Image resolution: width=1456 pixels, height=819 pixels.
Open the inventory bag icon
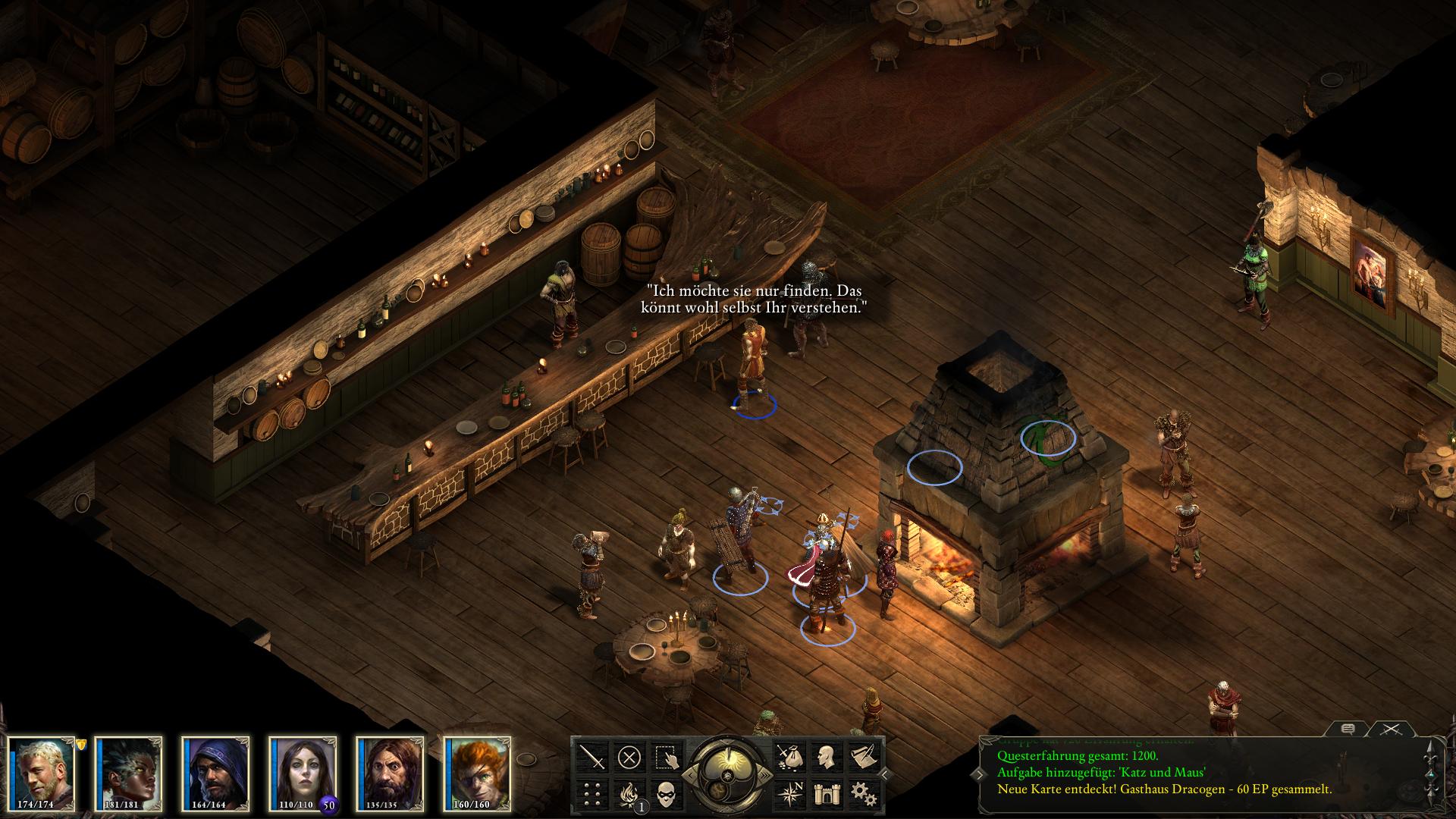click(789, 757)
